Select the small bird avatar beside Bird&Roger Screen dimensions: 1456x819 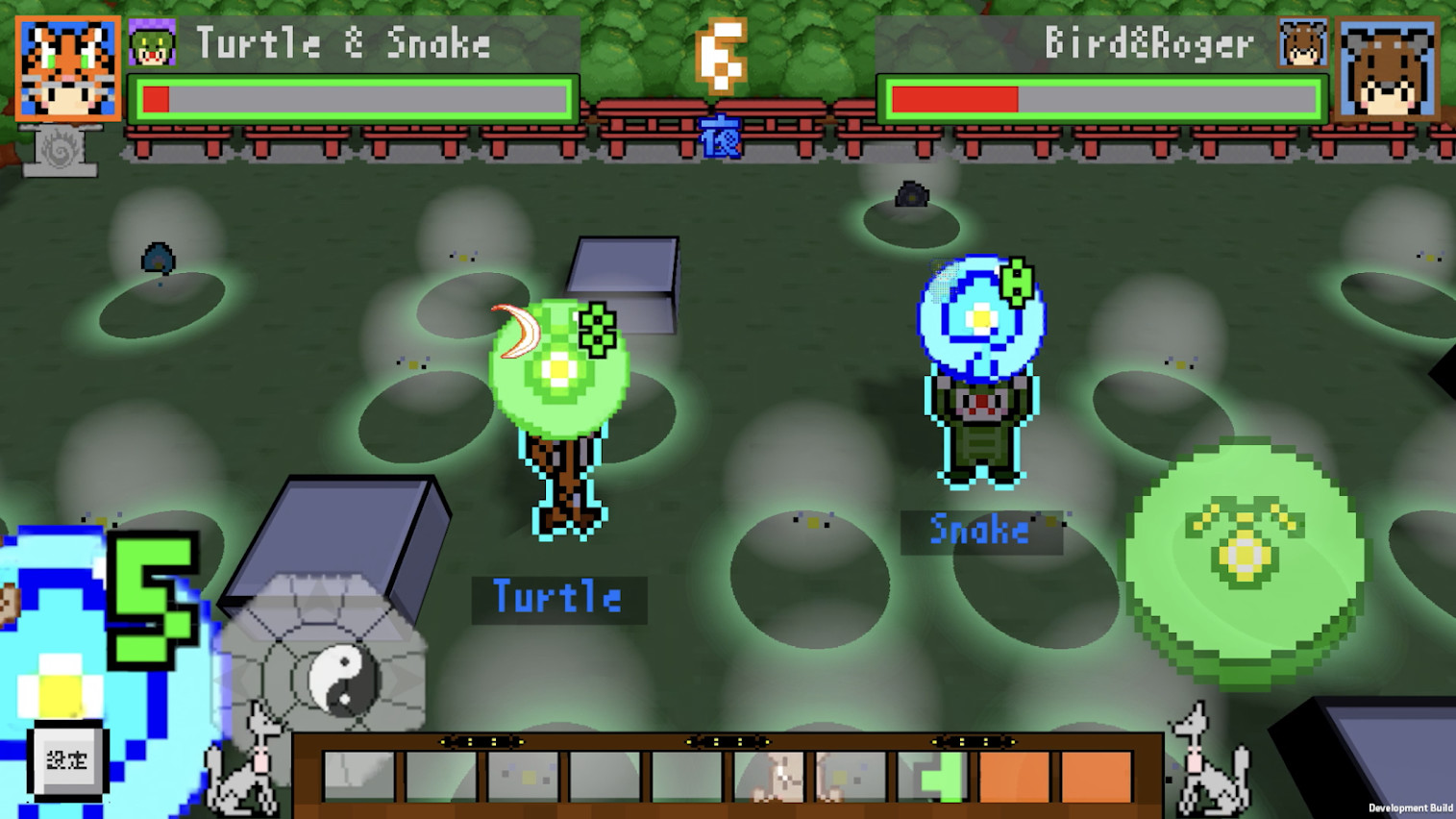pos(1302,46)
